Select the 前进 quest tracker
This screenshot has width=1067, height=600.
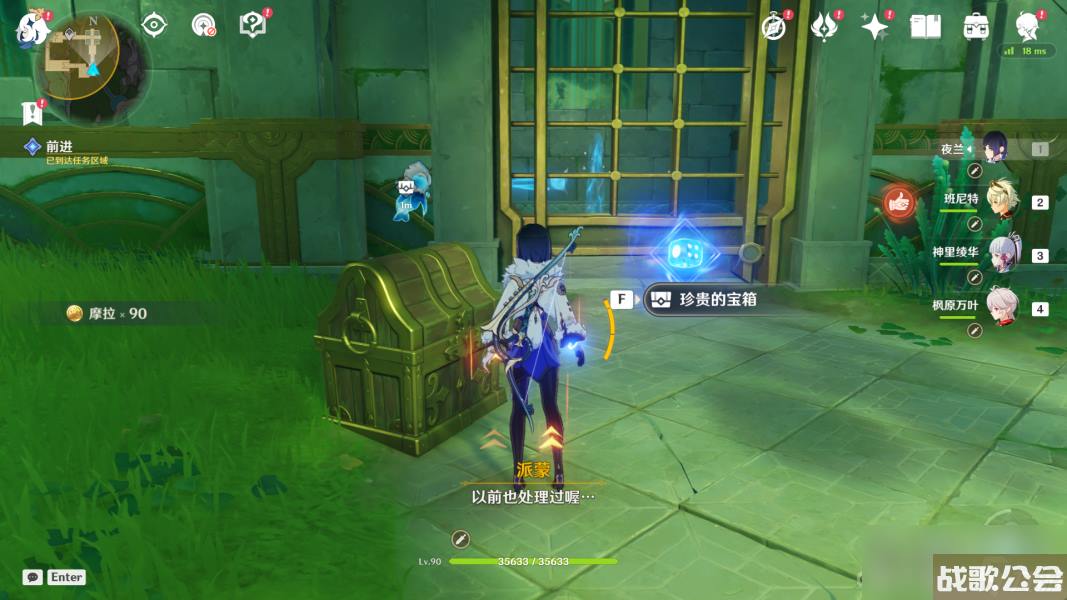coord(60,147)
